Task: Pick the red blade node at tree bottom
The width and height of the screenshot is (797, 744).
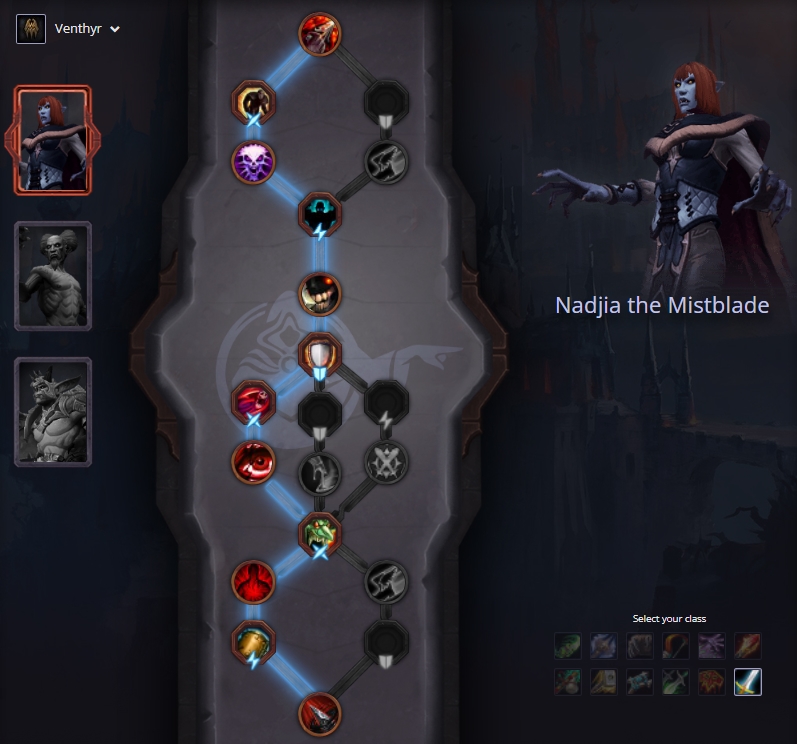Action: pos(320,714)
